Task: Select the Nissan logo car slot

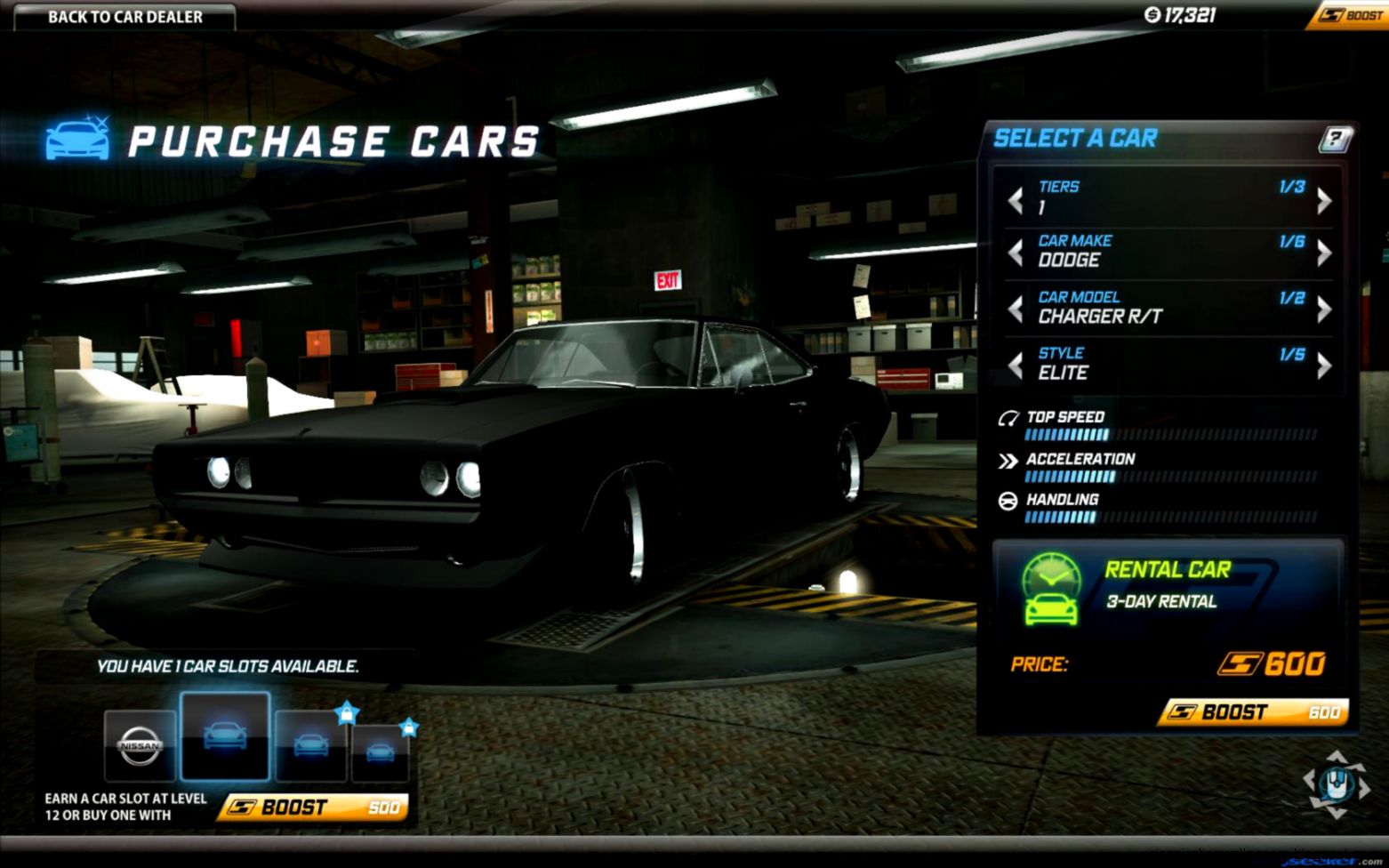Action: 138,747
